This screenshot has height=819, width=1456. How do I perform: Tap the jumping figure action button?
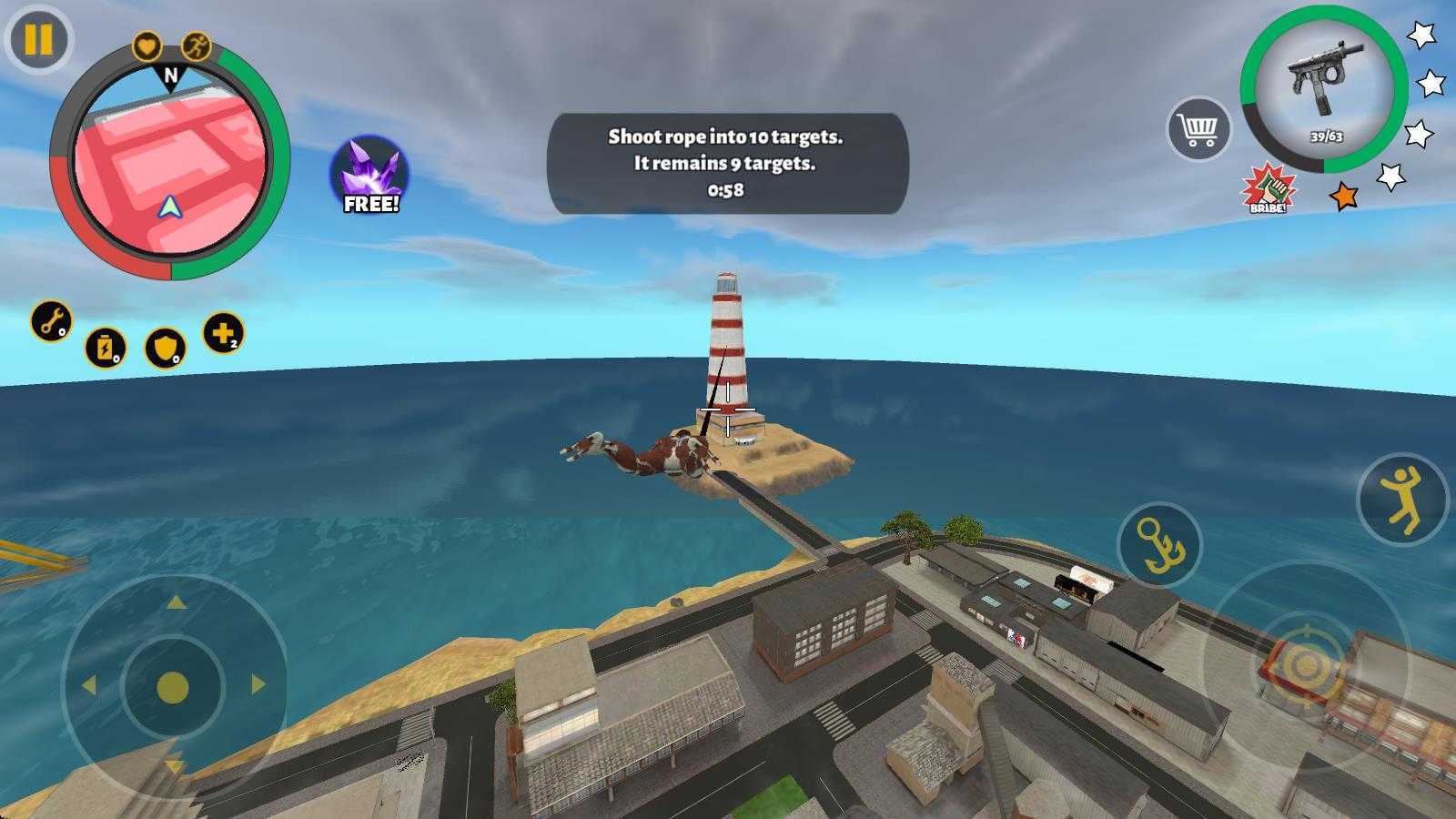[1402, 500]
